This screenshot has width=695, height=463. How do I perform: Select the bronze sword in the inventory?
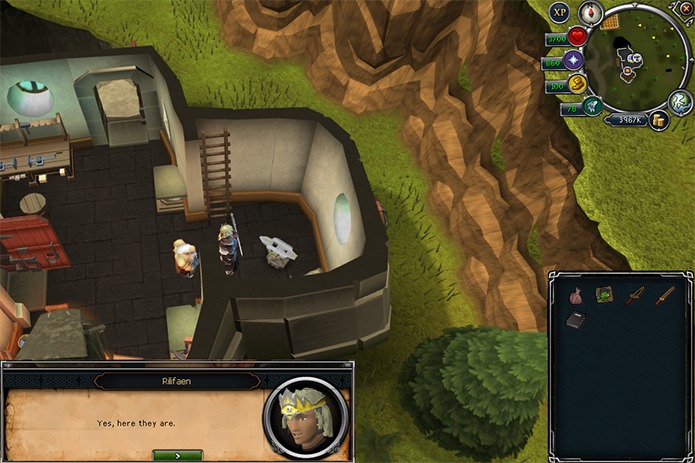pos(665,295)
